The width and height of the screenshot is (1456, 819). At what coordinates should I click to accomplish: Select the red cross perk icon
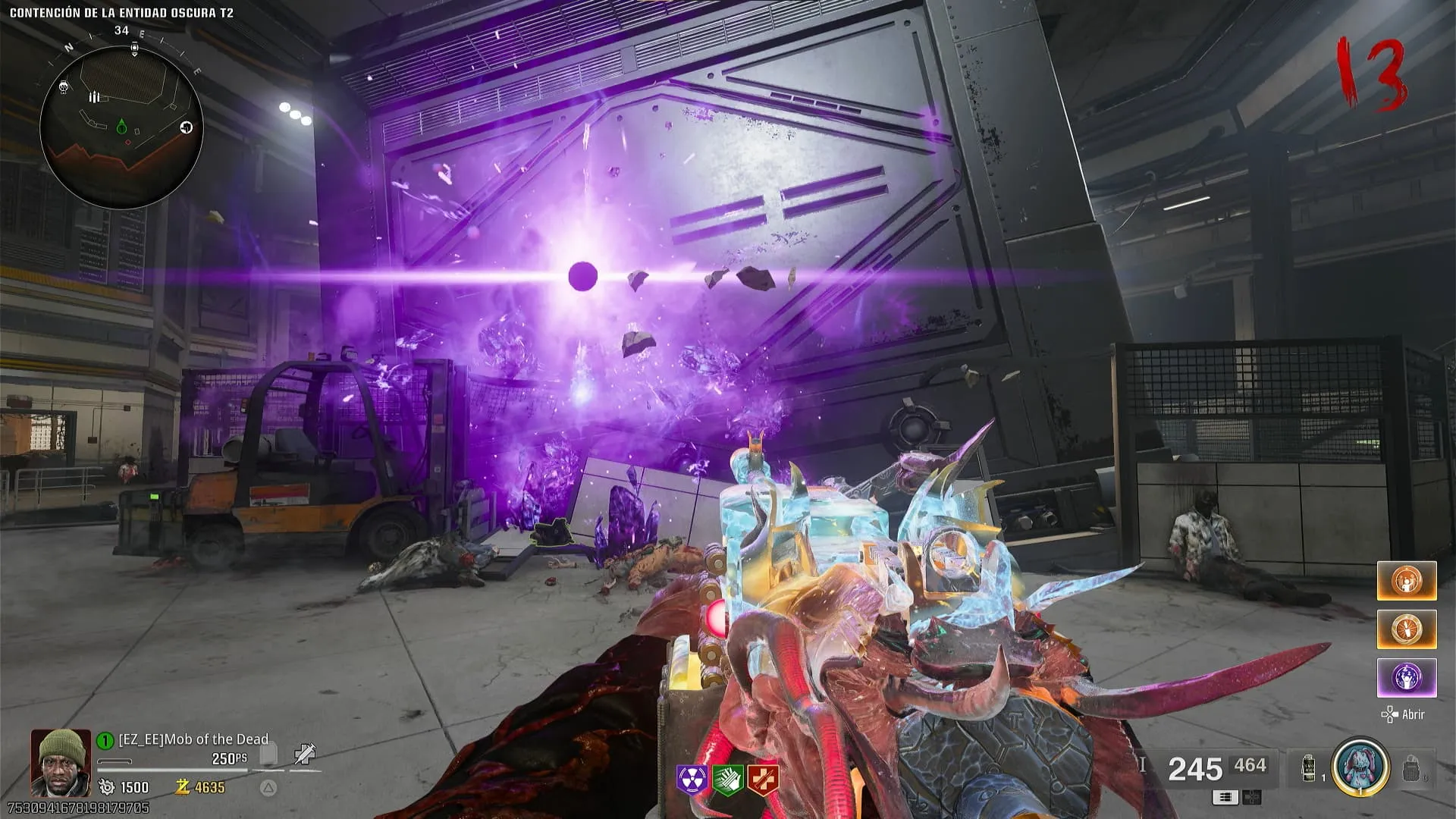click(763, 780)
